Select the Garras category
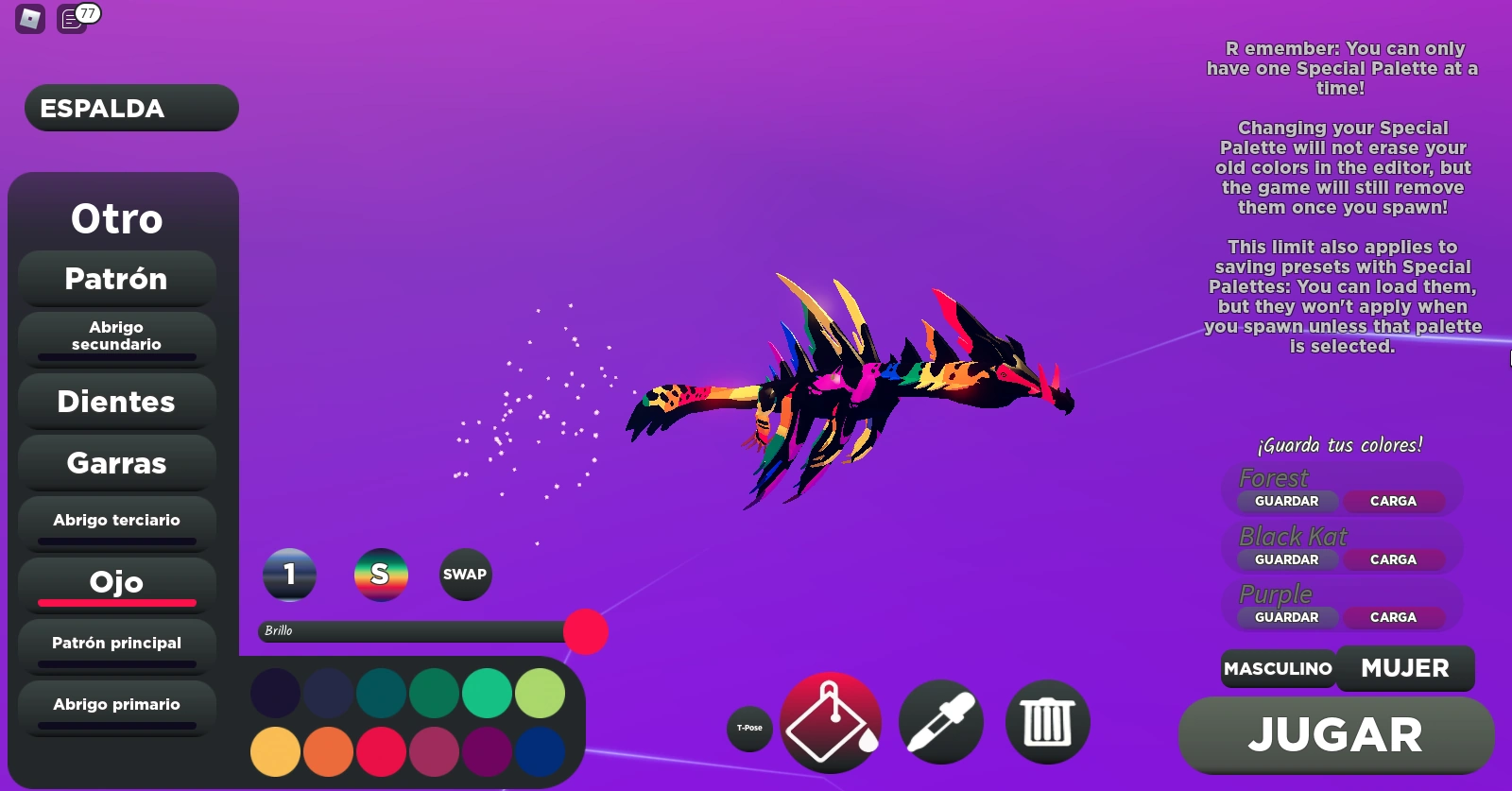1512x791 pixels. 115,463
